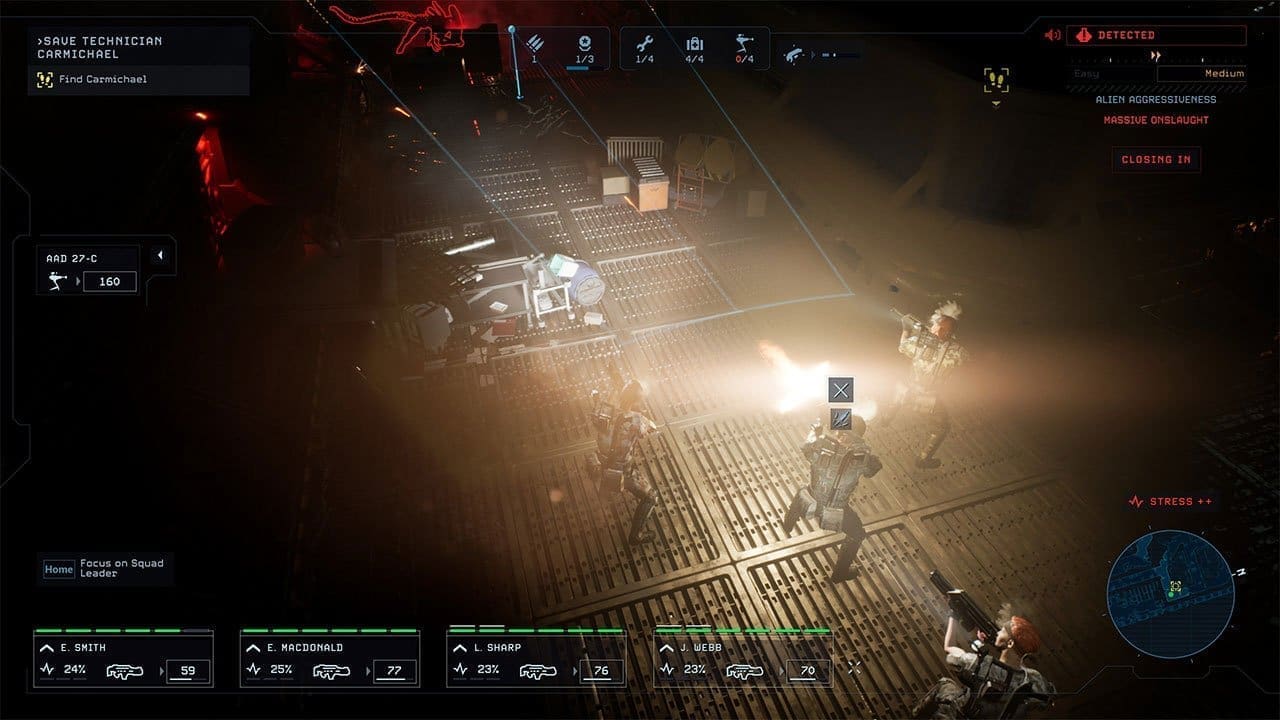This screenshot has height=720, width=1280.
Task: Collapse the AAD 27-C panel arrow
Action: [x=159, y=256]
